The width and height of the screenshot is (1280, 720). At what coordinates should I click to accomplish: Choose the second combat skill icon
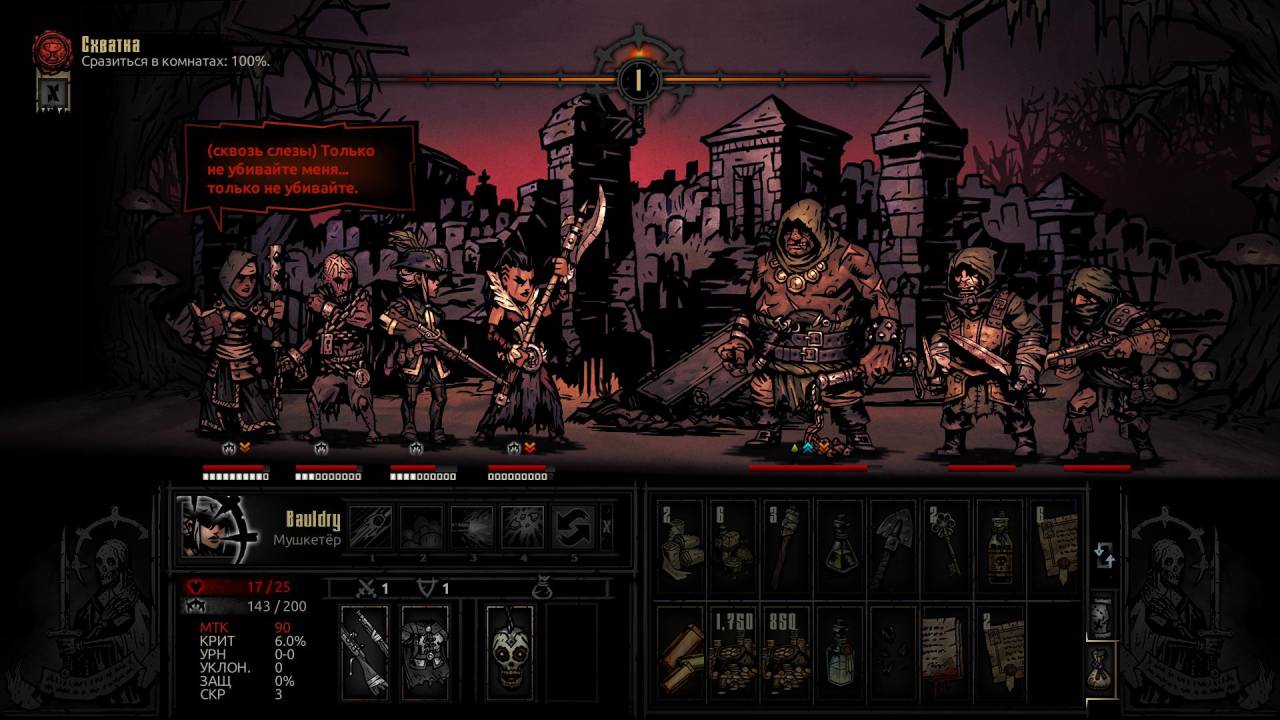pos(421,526)
